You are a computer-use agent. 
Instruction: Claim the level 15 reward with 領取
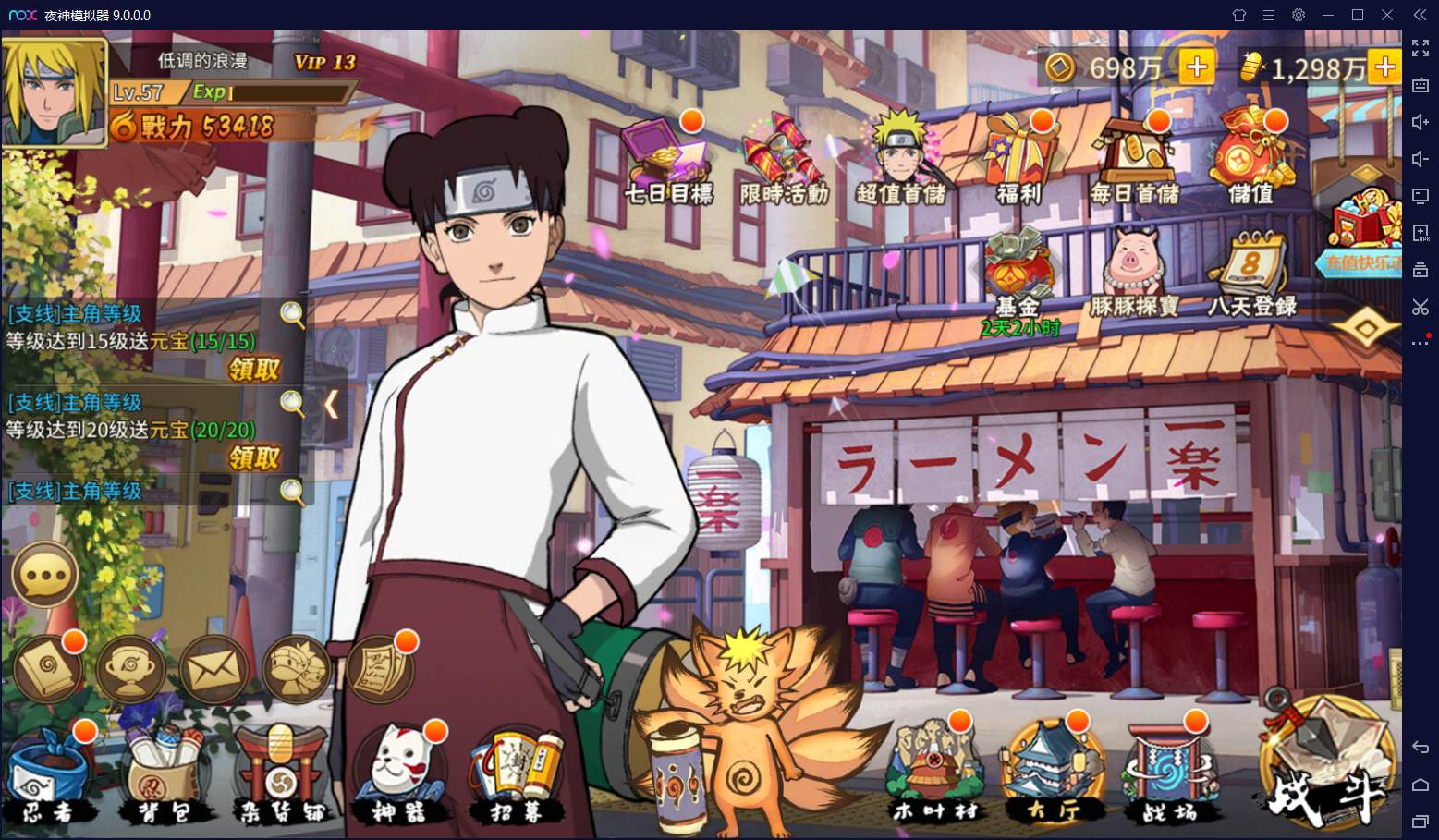click(254, 370)
